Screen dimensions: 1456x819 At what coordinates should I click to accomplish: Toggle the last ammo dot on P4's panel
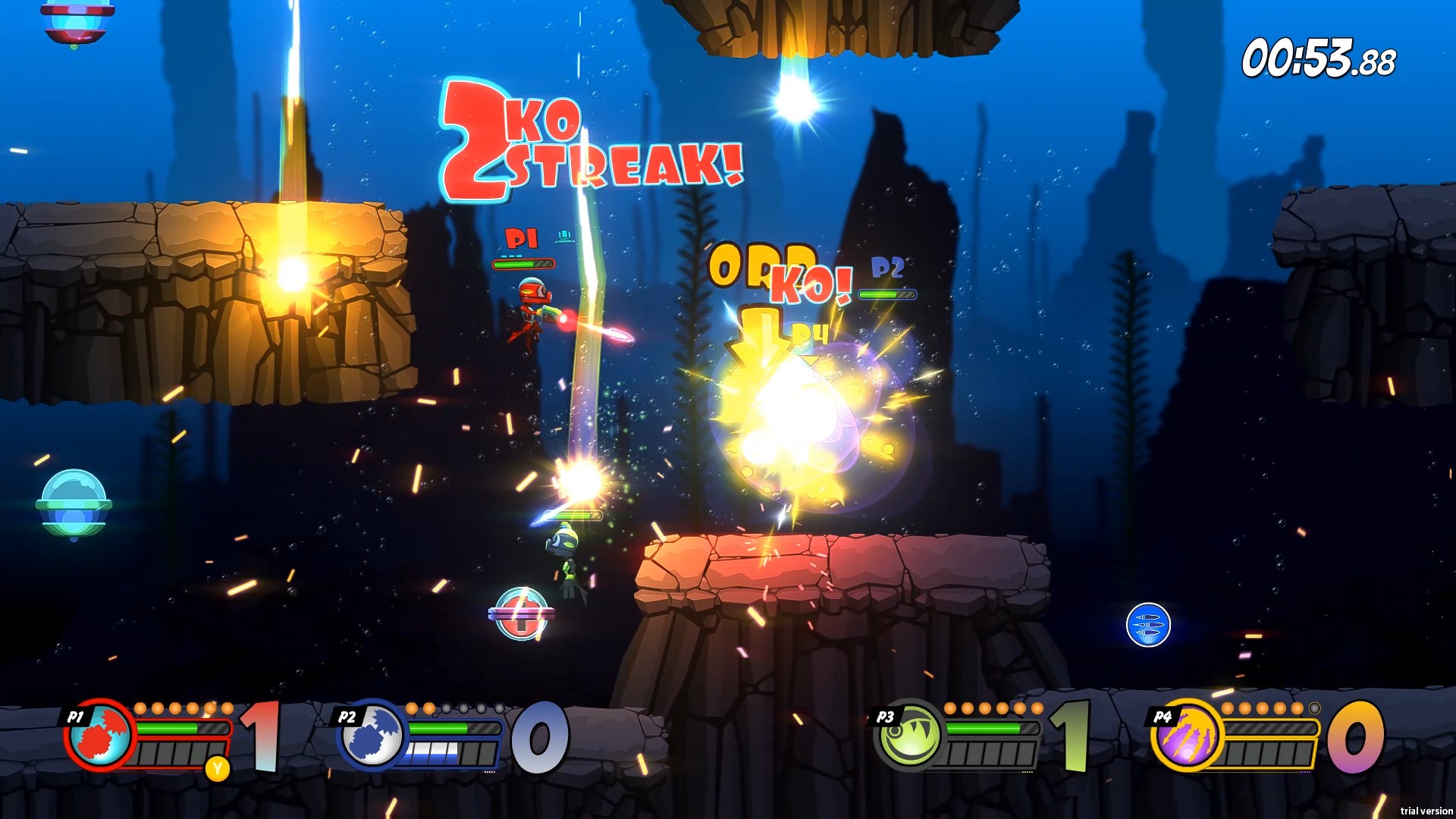pyautogui.click(x=1314, y=708)
